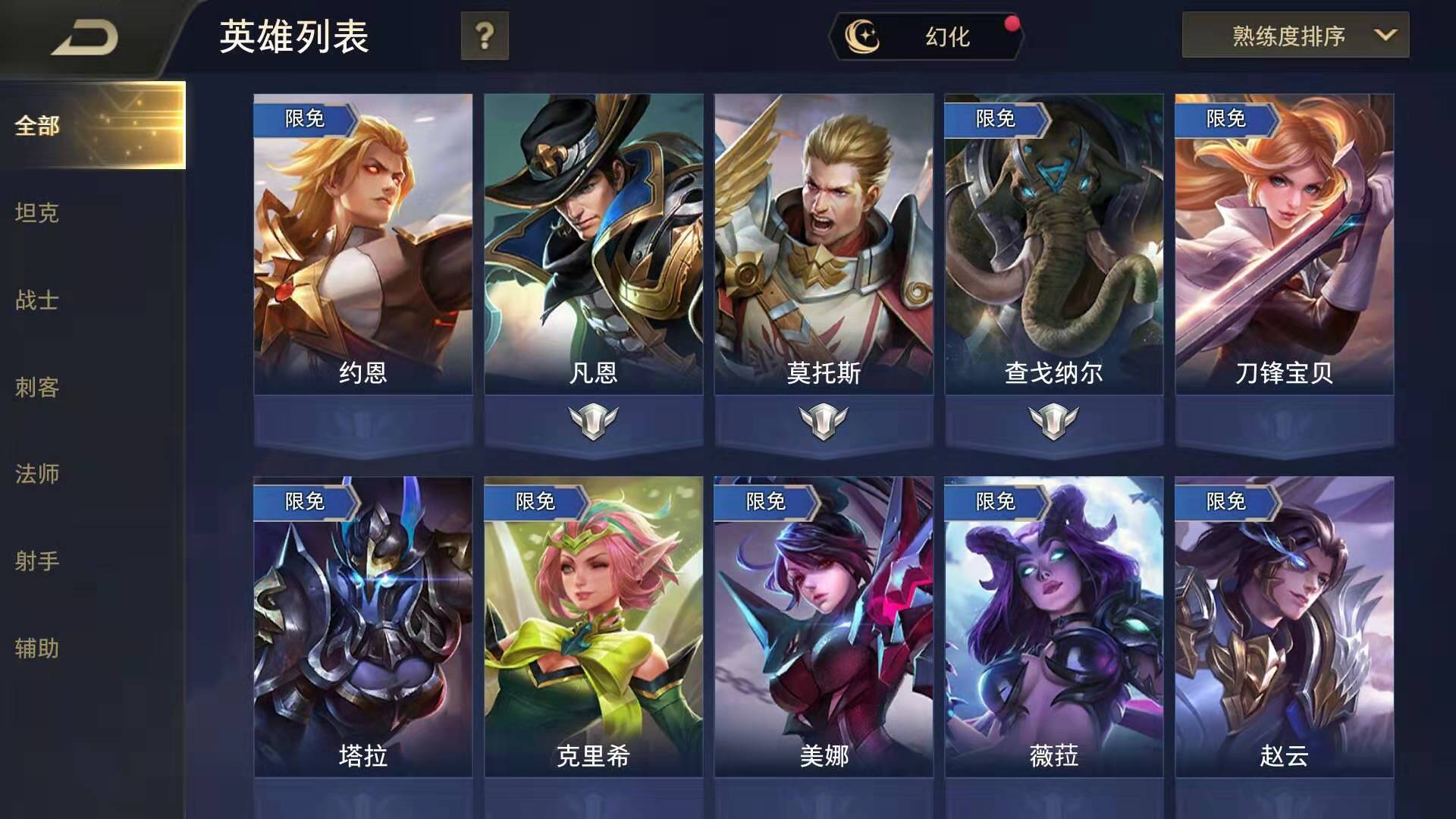Screen dimensions: 1456x819
Task: Click the mastery medal under 查戈纳尔
Action: click(x=1053, y=420)
